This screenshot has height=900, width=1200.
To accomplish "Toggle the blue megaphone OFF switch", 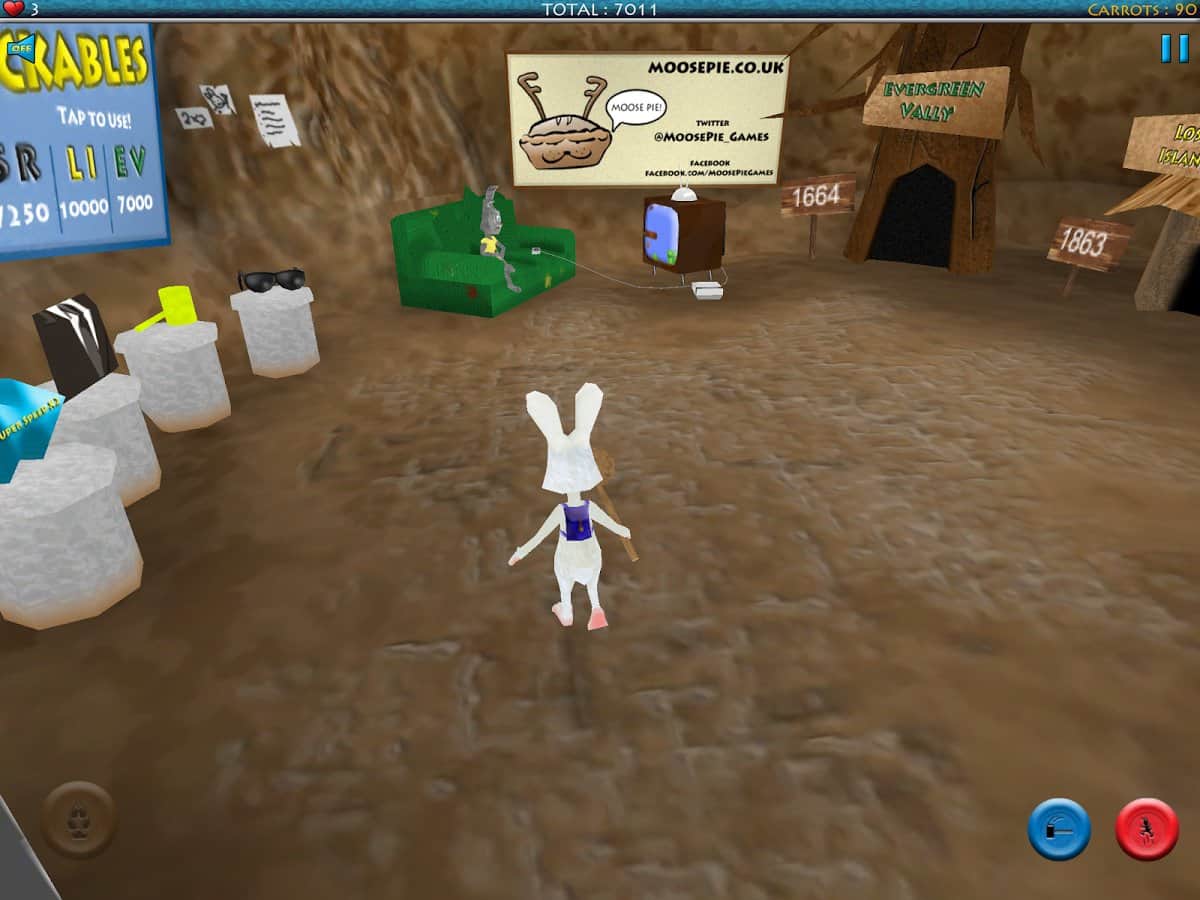I will click(21, 47).
